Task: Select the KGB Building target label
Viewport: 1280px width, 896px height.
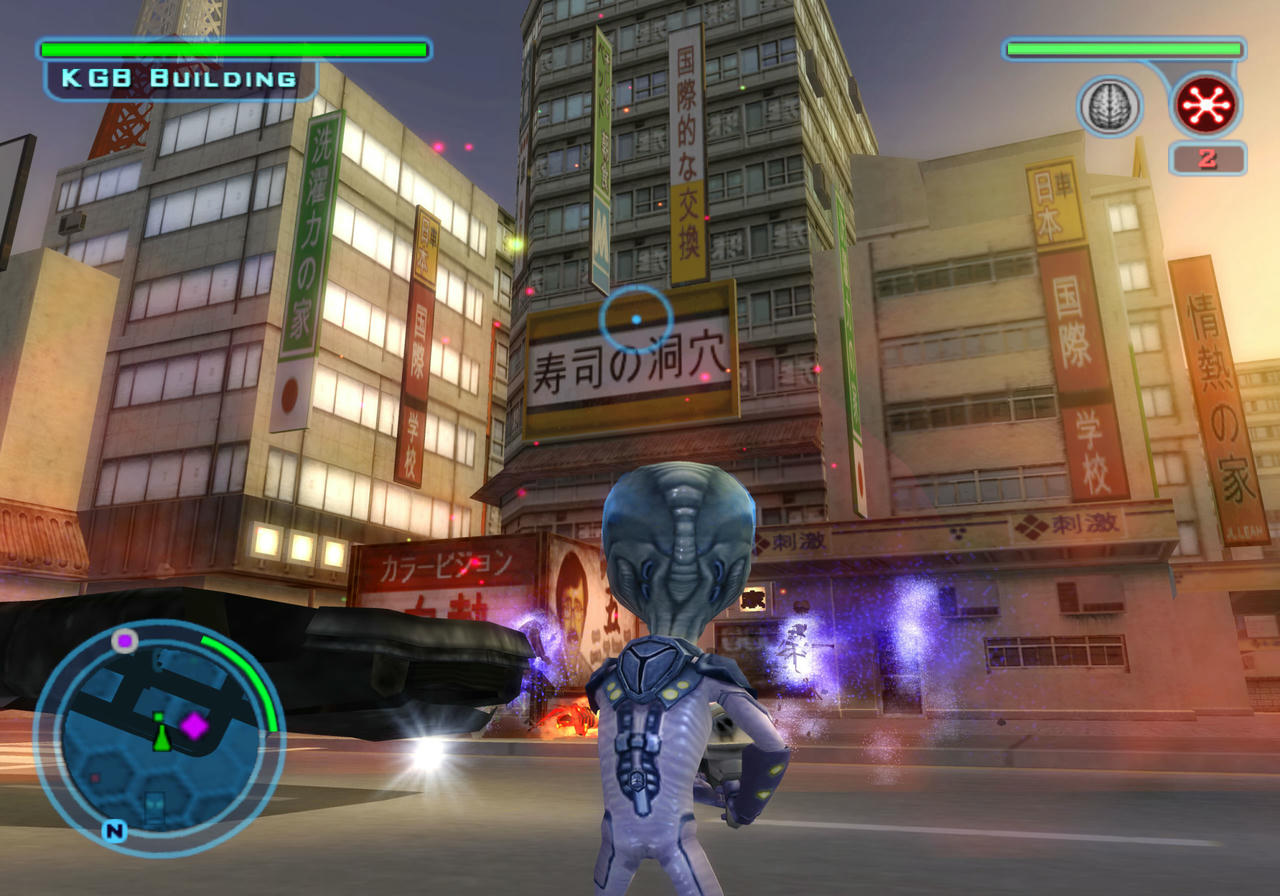Action: pyautogui.click(x=181, y=79)
